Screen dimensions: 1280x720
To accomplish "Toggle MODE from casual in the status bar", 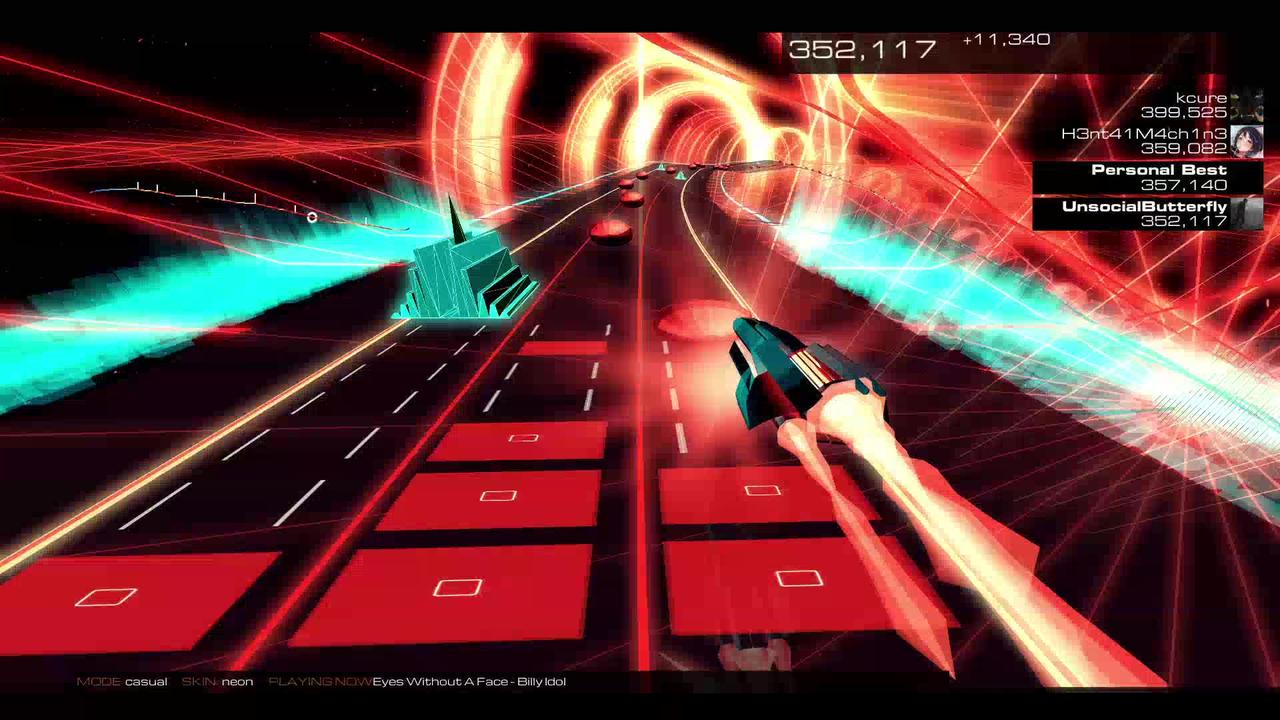I will pos(120,680).
